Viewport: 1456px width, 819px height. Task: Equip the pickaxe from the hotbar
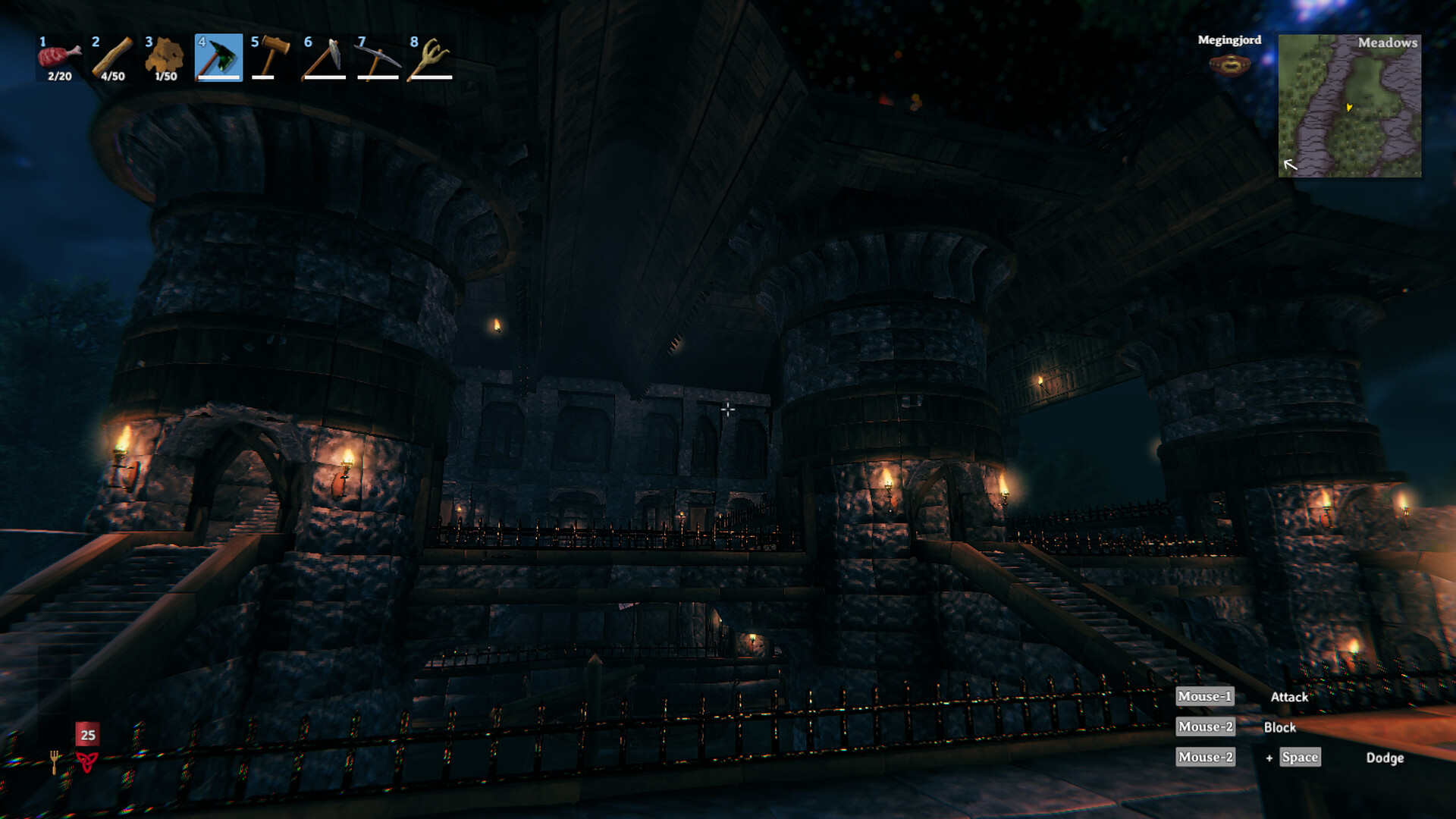click(378, 58)
